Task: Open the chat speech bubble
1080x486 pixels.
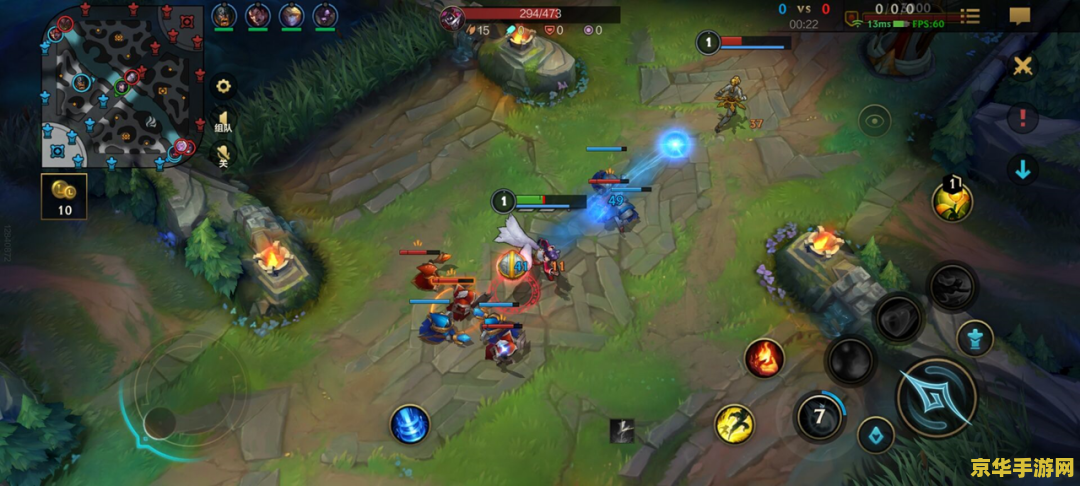Action: 1020,15
